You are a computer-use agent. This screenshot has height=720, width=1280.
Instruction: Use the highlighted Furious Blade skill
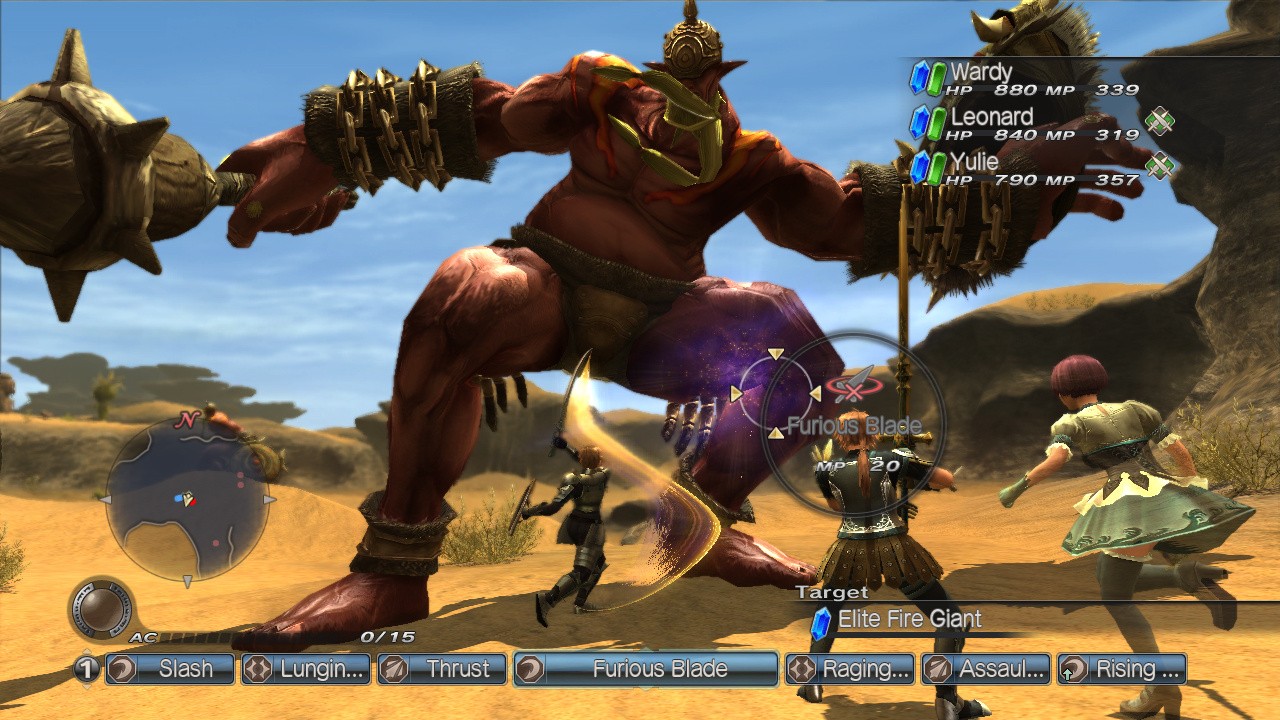pyautogui.click(x=646, y=669)
